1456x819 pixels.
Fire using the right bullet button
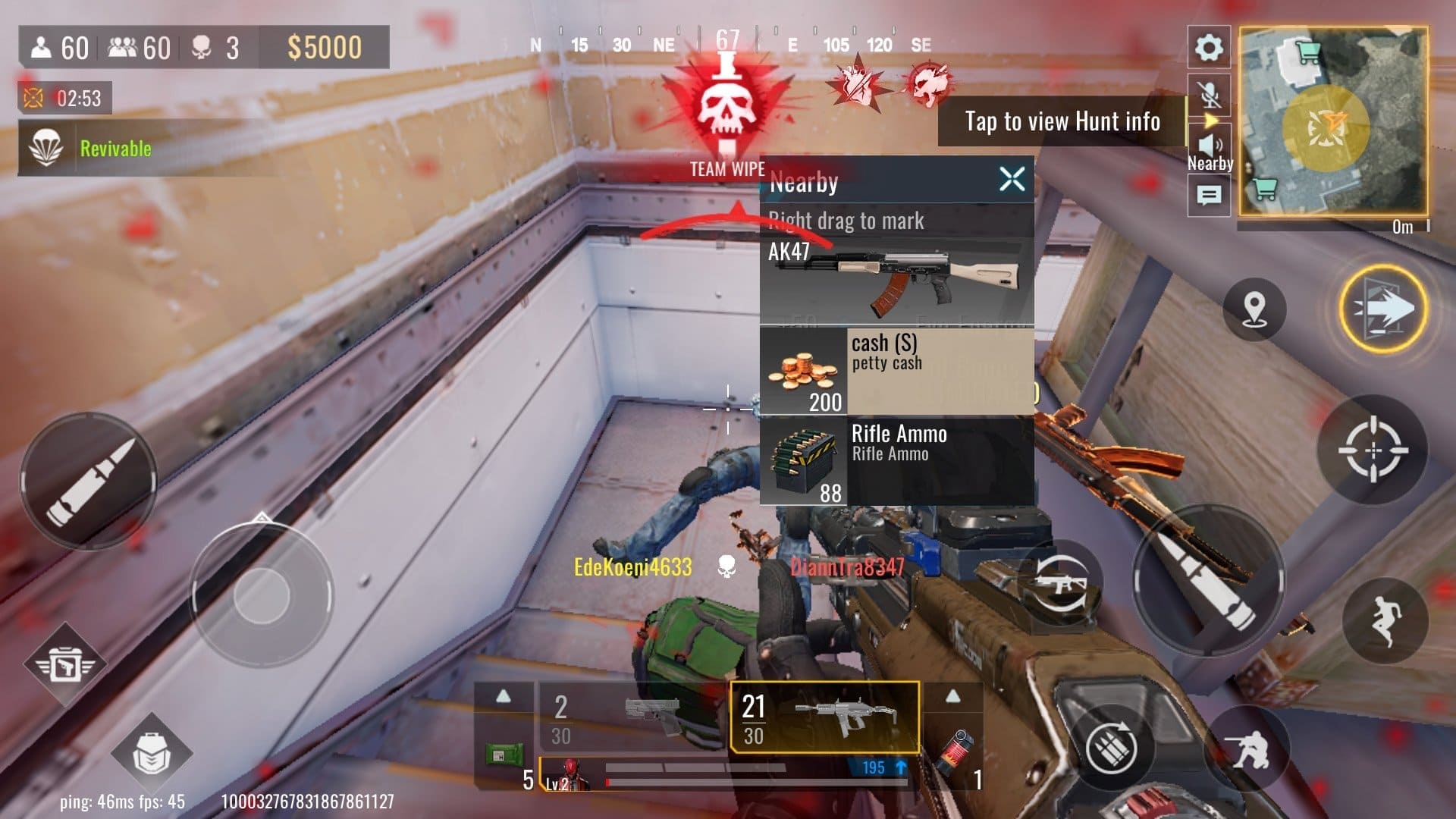tap(1208, 580)
